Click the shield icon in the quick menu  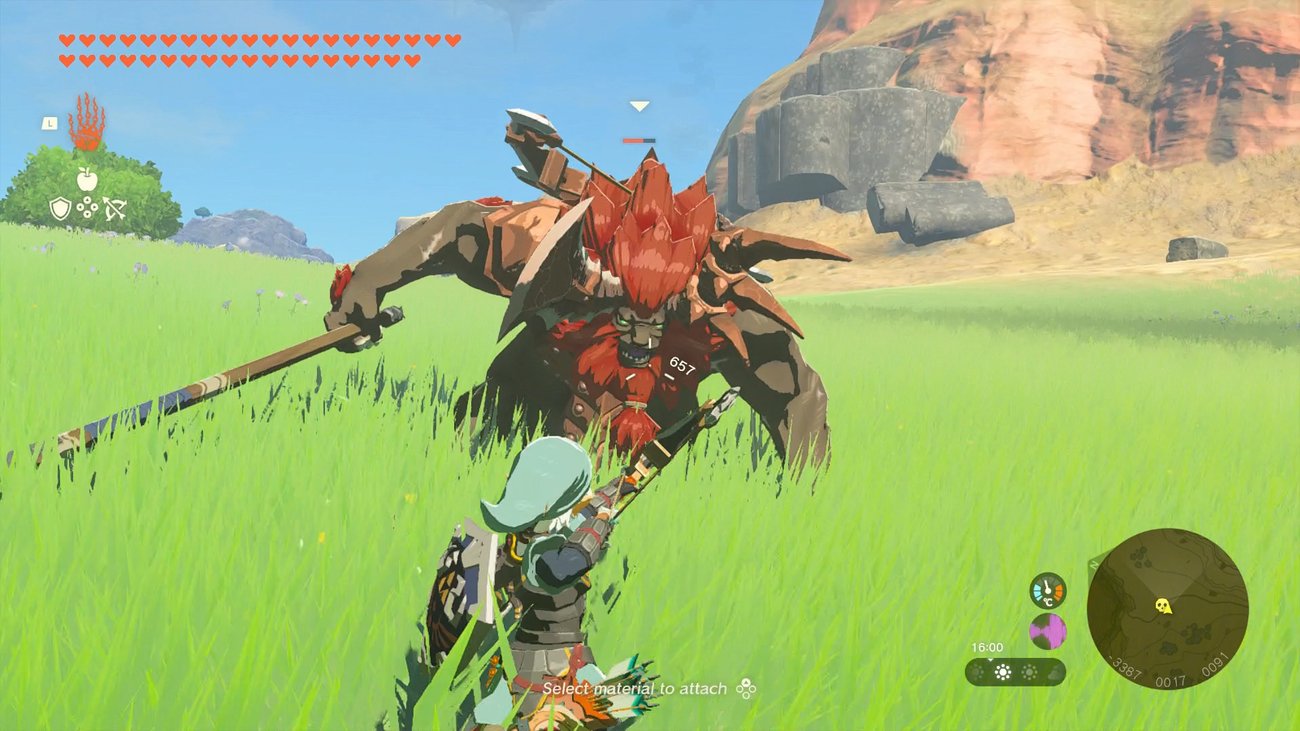point(60,208)
